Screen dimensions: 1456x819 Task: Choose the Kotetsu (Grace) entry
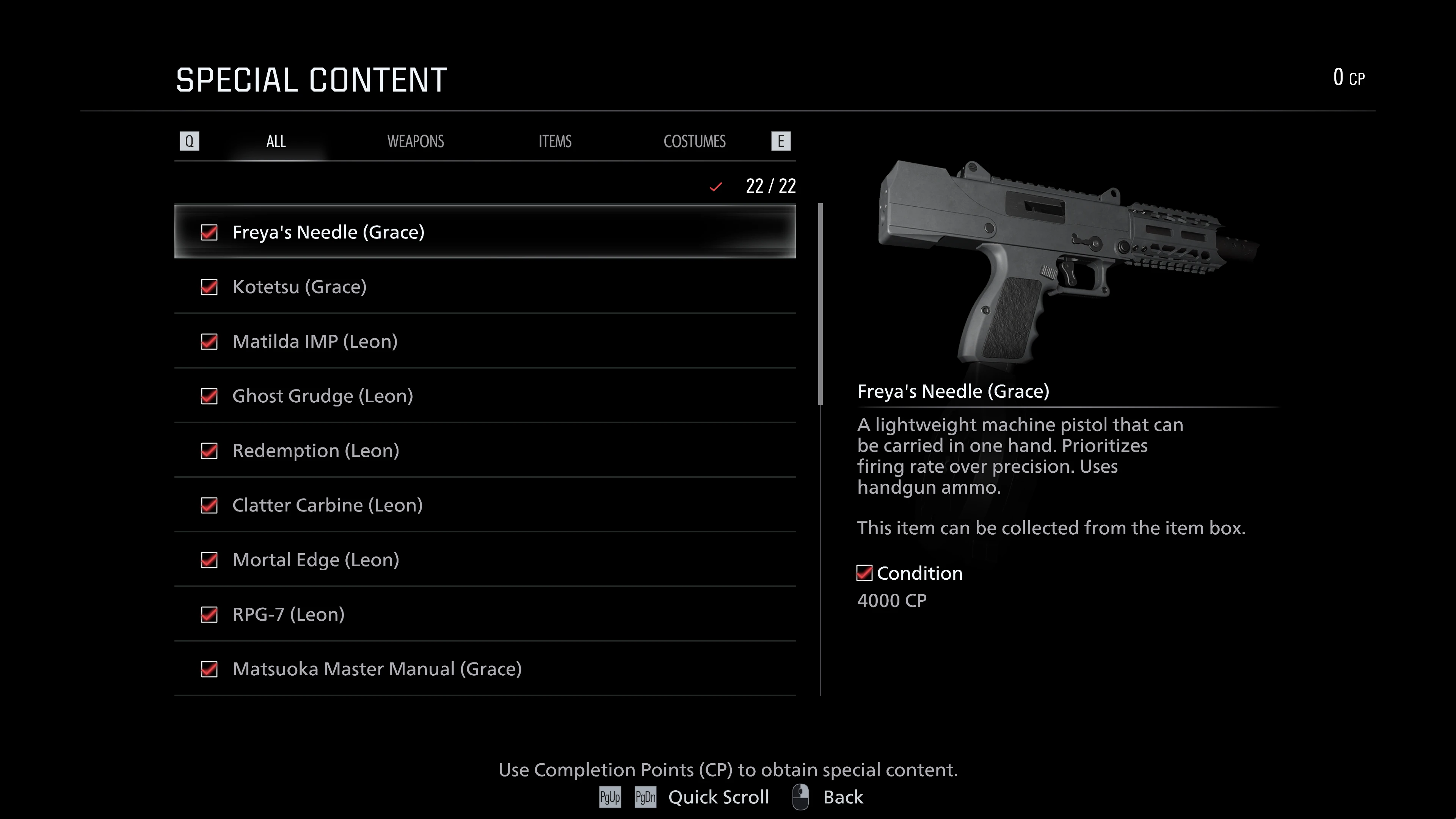tap(485, 287)
